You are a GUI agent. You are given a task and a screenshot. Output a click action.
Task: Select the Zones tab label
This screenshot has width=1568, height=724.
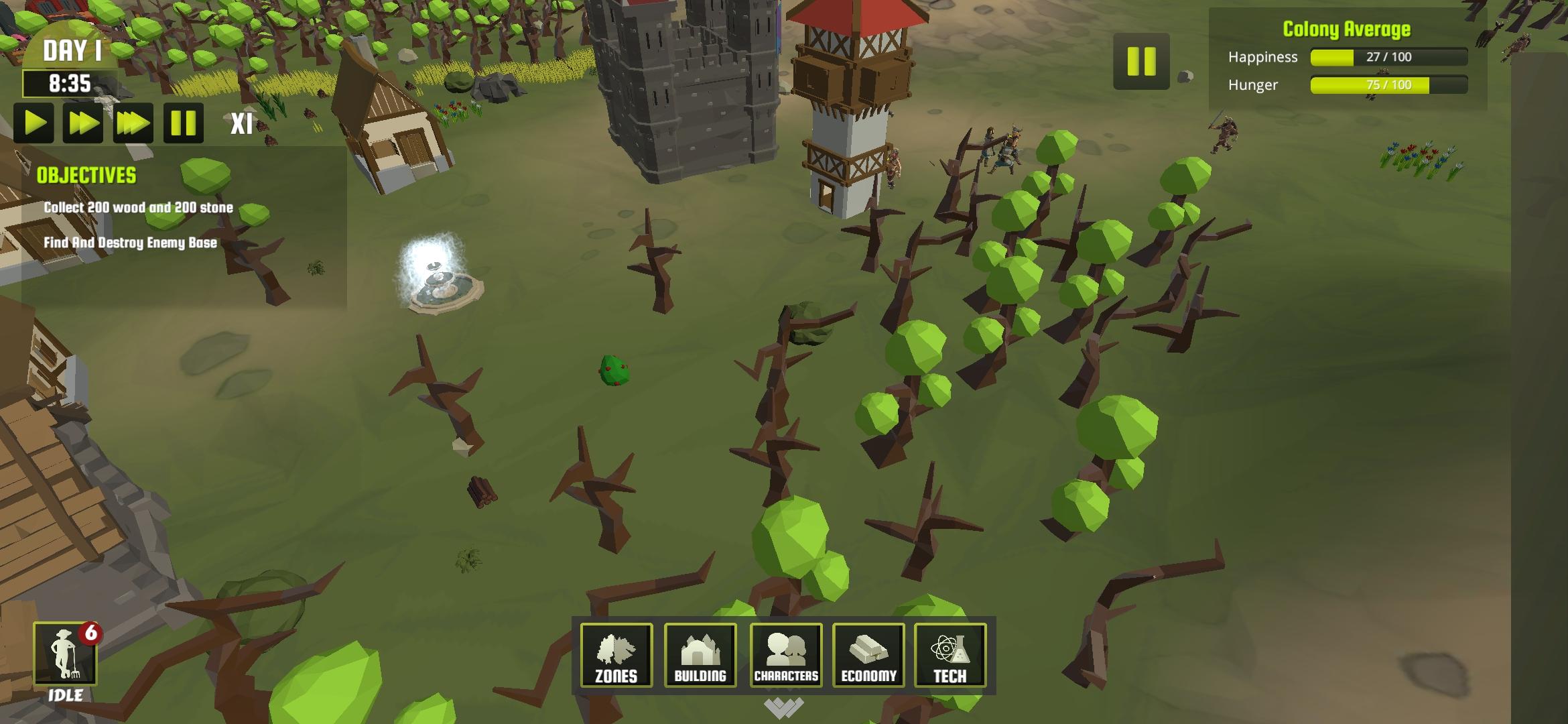pos(616,676)
